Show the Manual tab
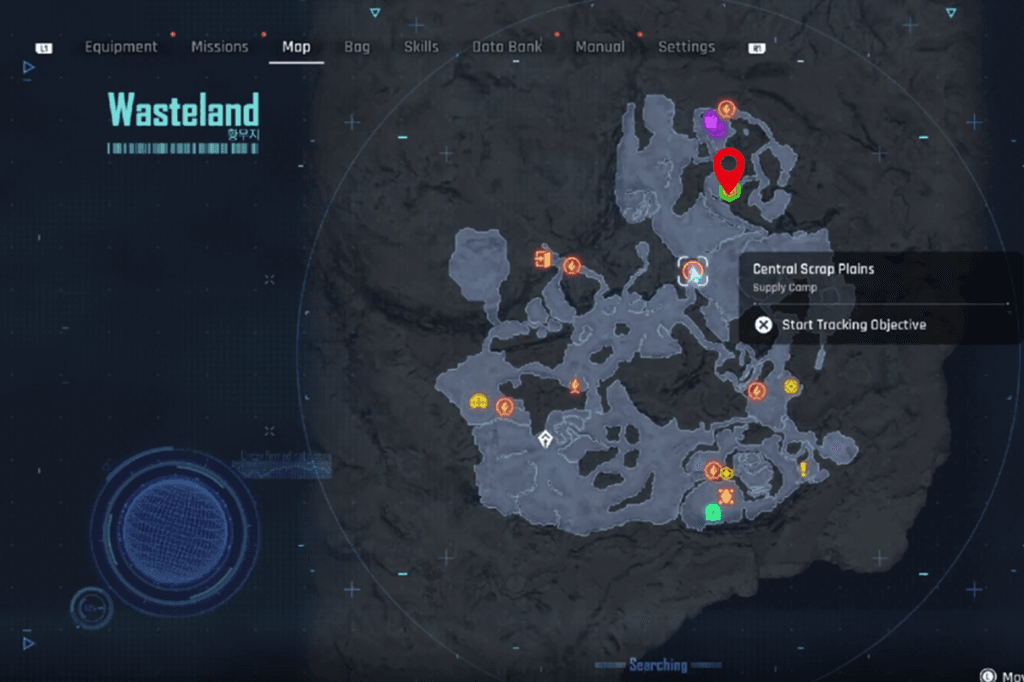The height and width of the screenshot is (682, 1024). click(x=600, y=47)
